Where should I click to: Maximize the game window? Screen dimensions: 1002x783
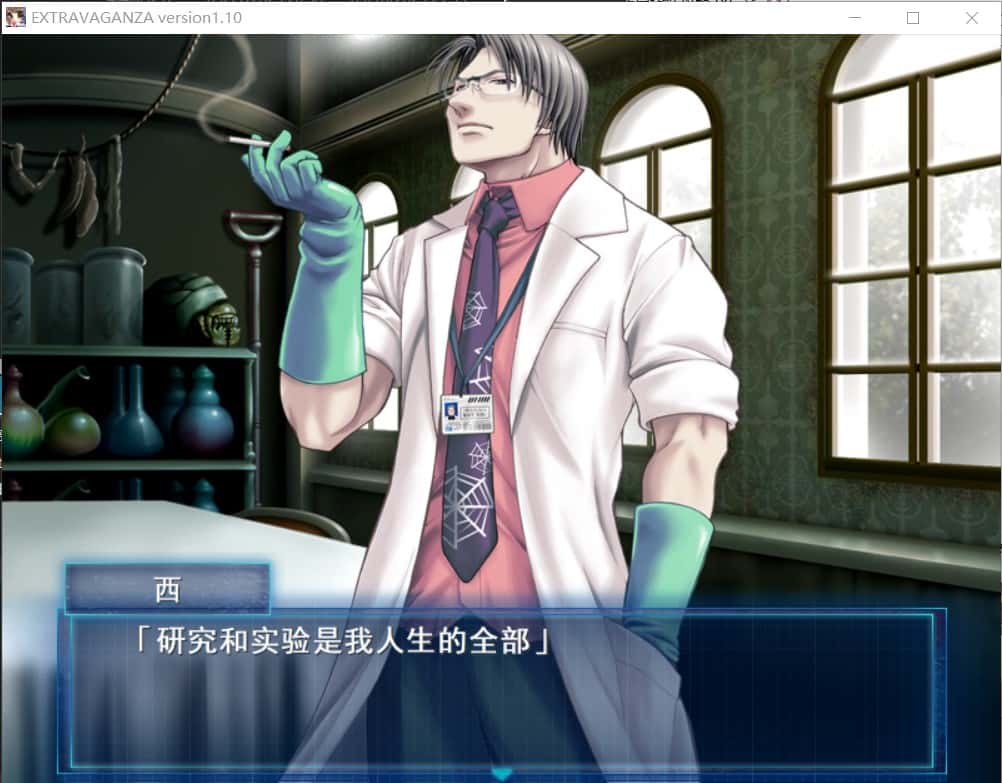pyautogui.click(x=912, y=18)
